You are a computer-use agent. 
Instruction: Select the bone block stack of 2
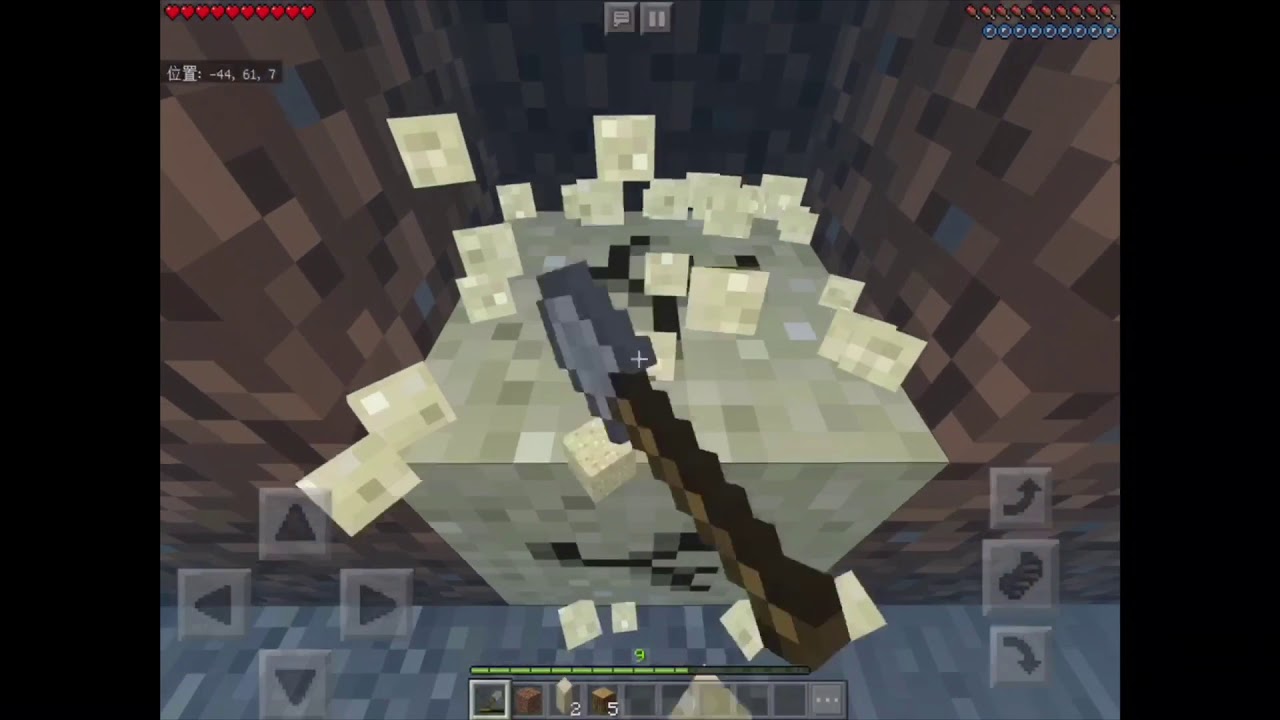(x=564, y=698)
